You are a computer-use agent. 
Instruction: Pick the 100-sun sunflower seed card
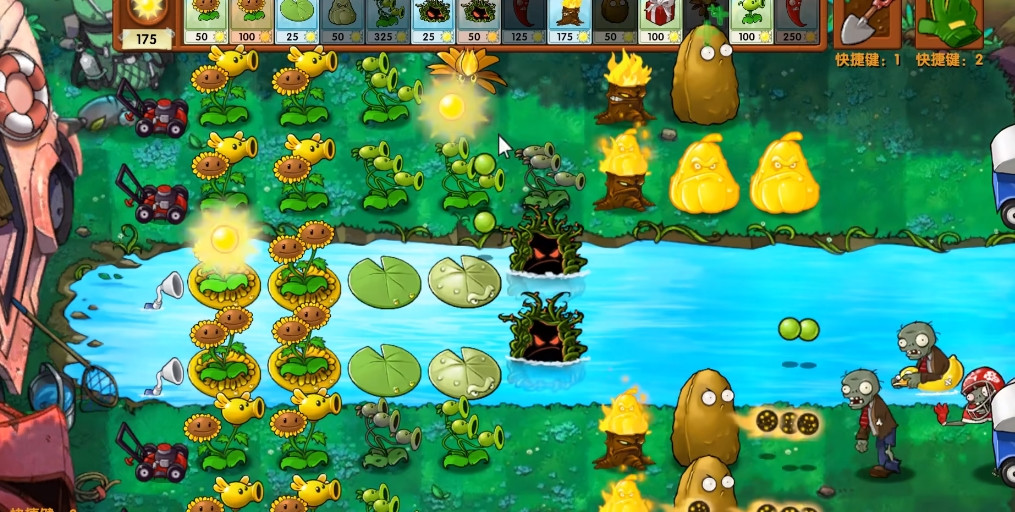coord(251,22)
